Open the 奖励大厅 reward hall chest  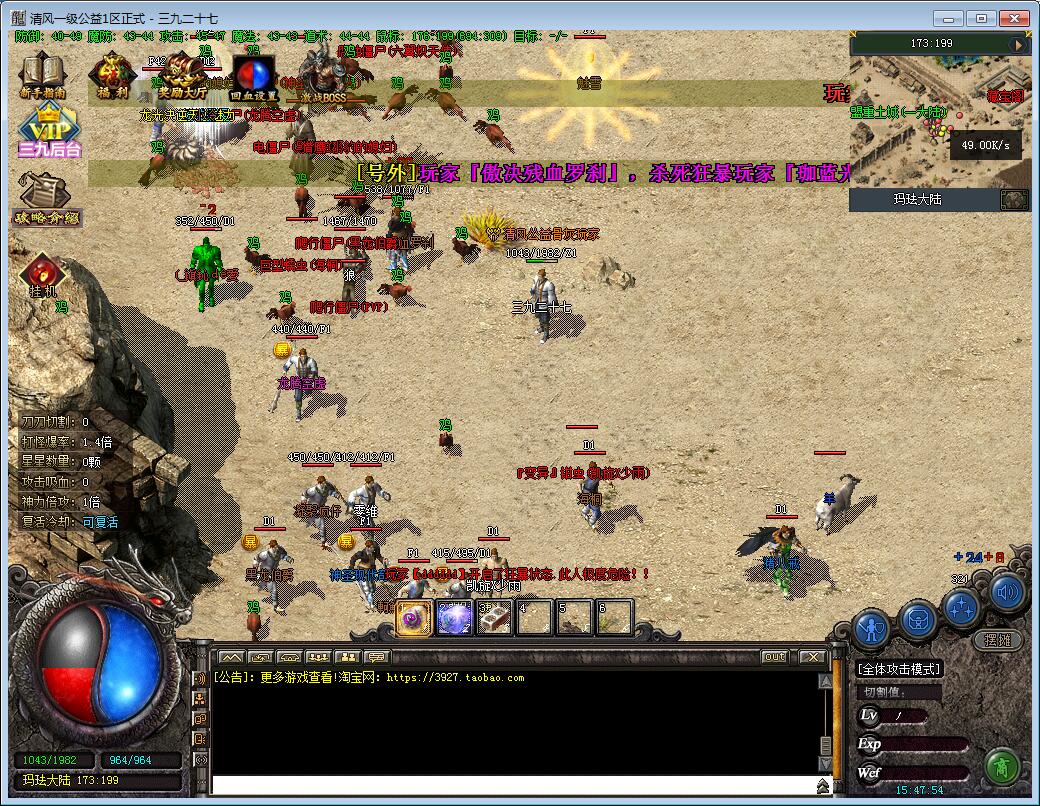pos(181,72)
